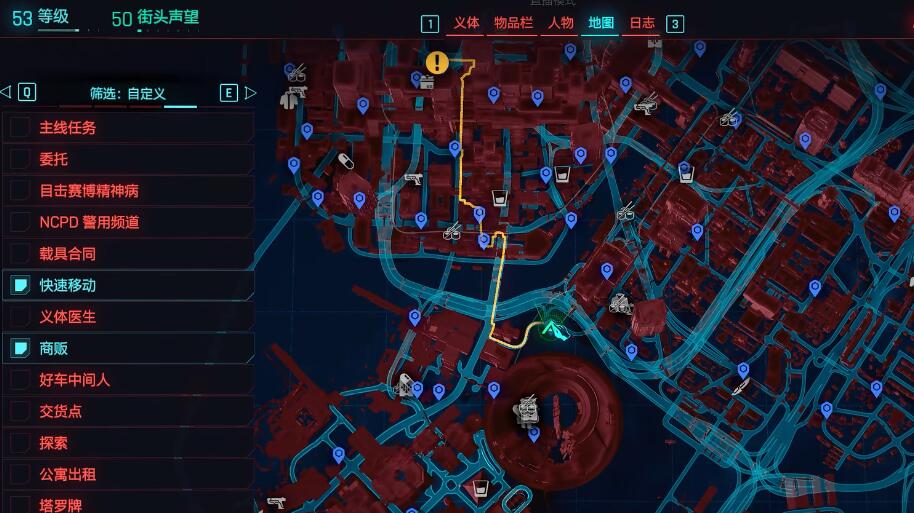Screen dimensions: 914x513
Task: Open the 日志 journal tab
Action: [x=642, y=23]
